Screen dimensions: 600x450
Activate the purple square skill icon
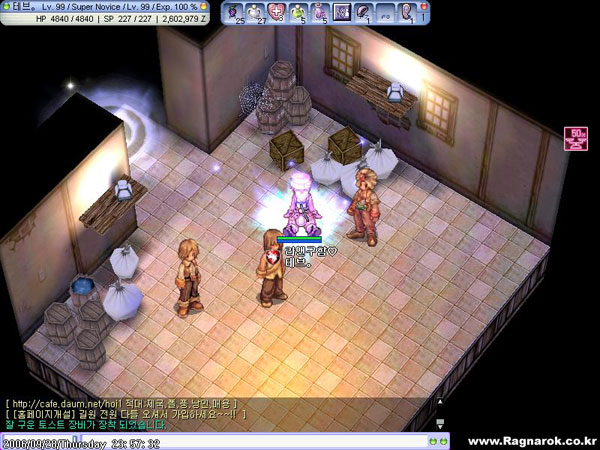click(x=343, y=12)
